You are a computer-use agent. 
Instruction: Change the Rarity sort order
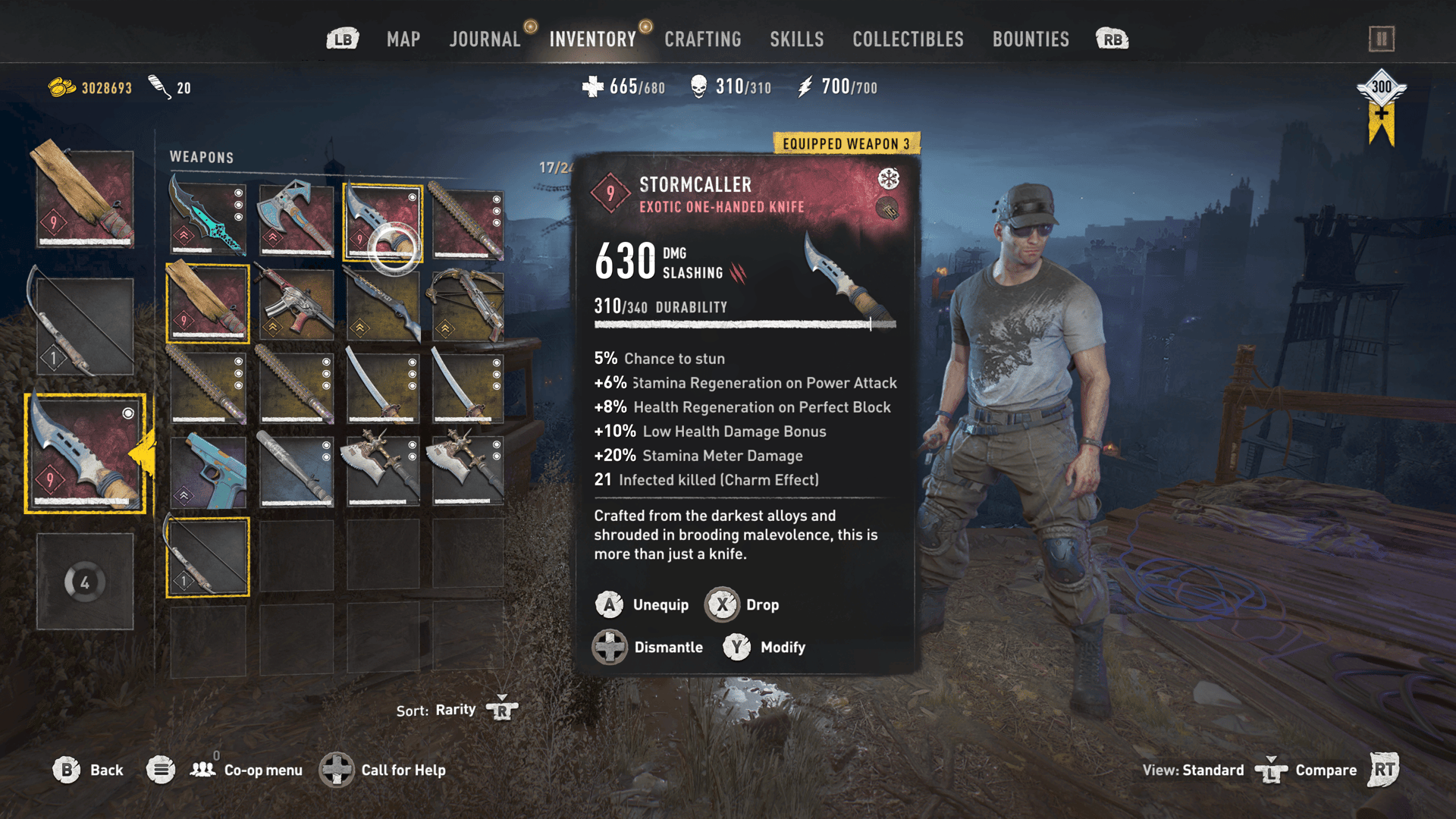pos(457,710)
